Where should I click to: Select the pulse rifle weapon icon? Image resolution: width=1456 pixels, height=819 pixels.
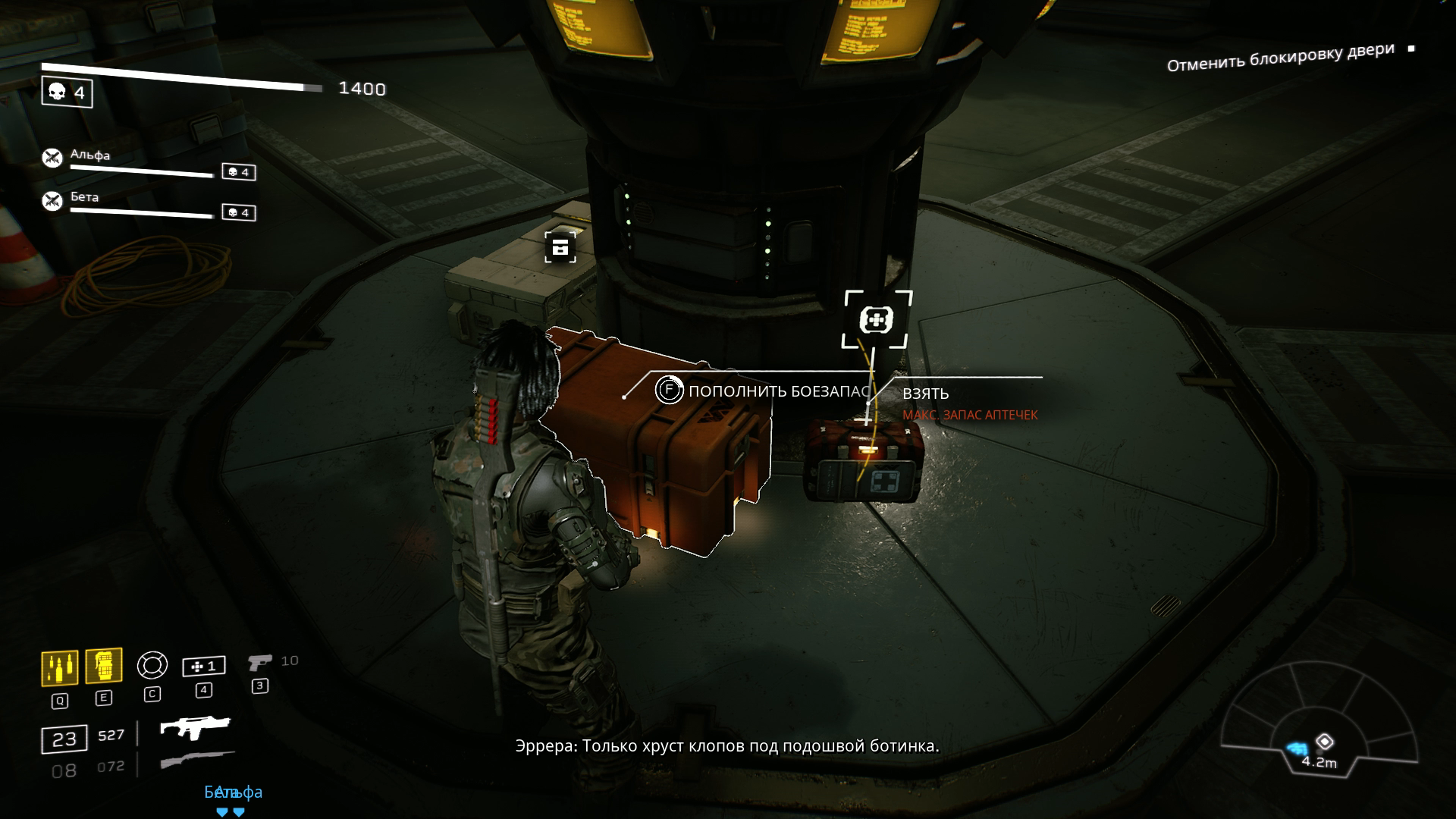[x=195, y=728]
